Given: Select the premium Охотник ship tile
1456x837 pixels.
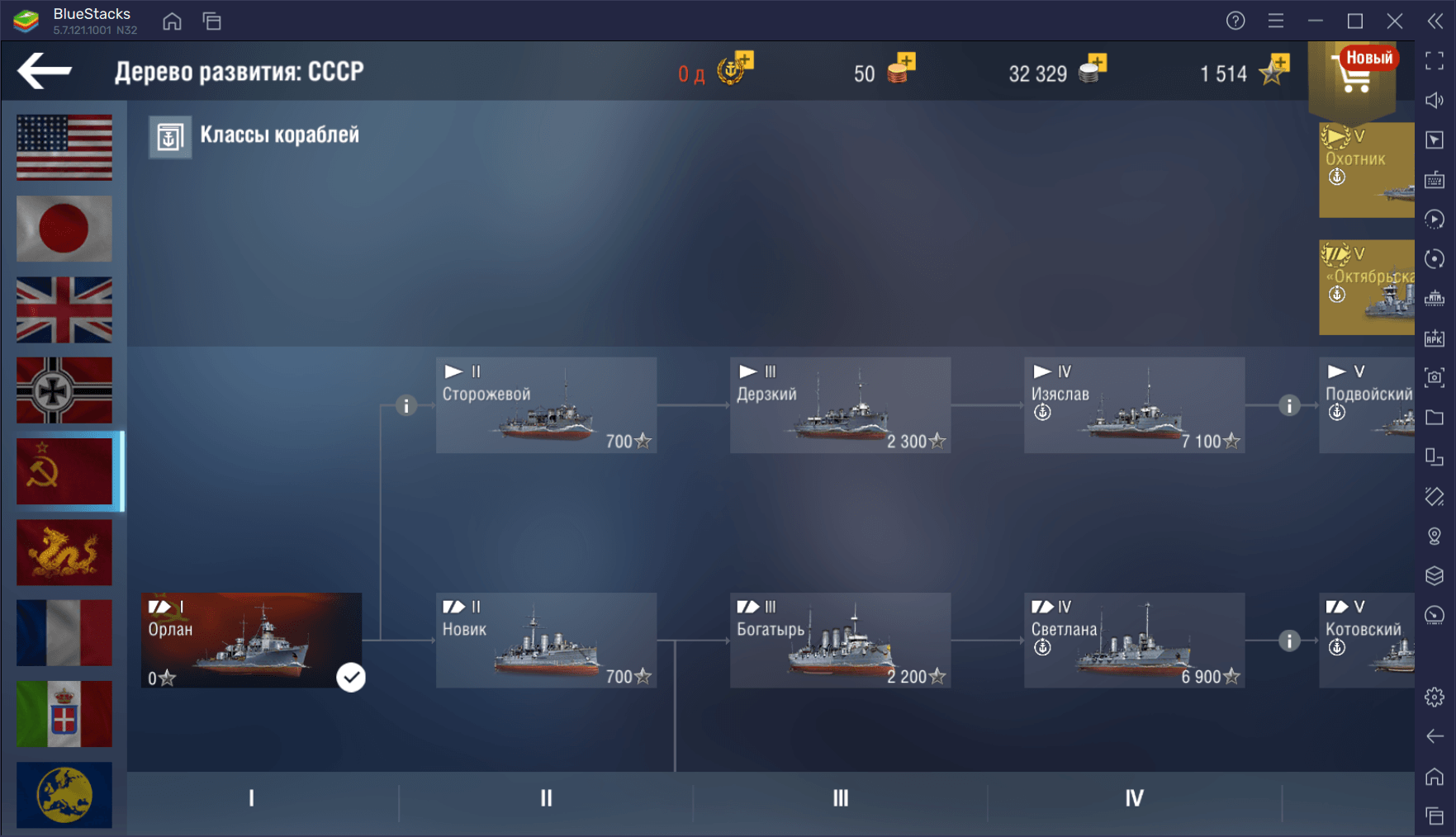Looking at the screenshot, I should [1367, 170].
